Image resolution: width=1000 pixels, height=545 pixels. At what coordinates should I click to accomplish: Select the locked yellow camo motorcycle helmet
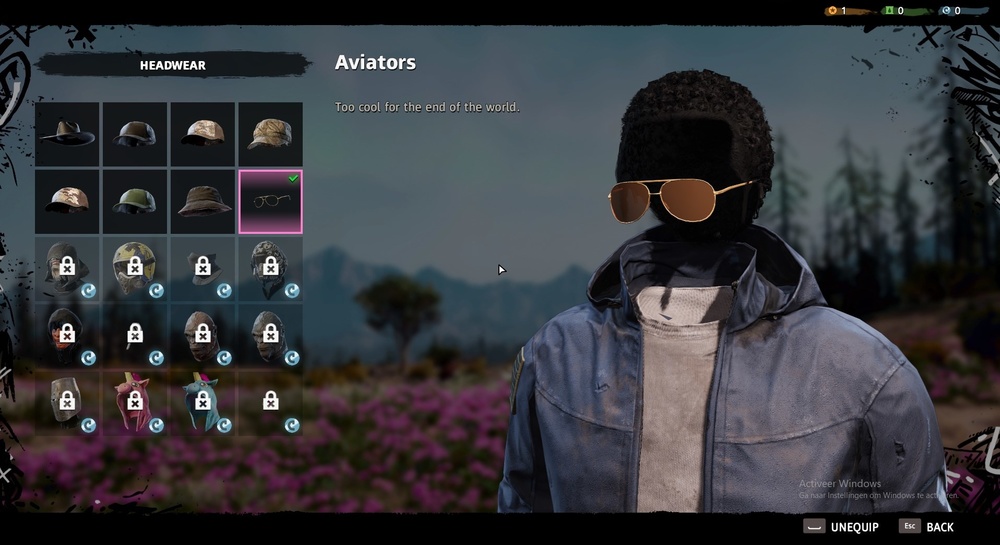[136, 268]
